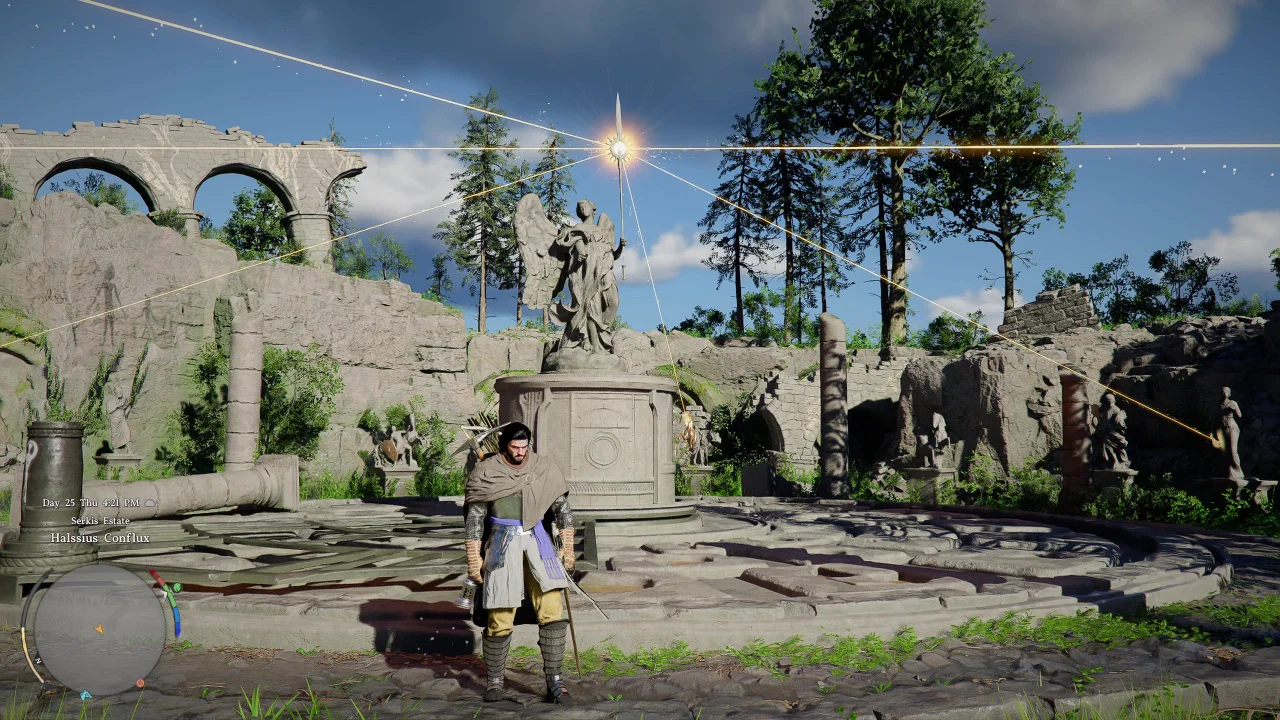Open the circular minimap
Viewport: 1280px width, 720px height.
click(x=99, y=630)
